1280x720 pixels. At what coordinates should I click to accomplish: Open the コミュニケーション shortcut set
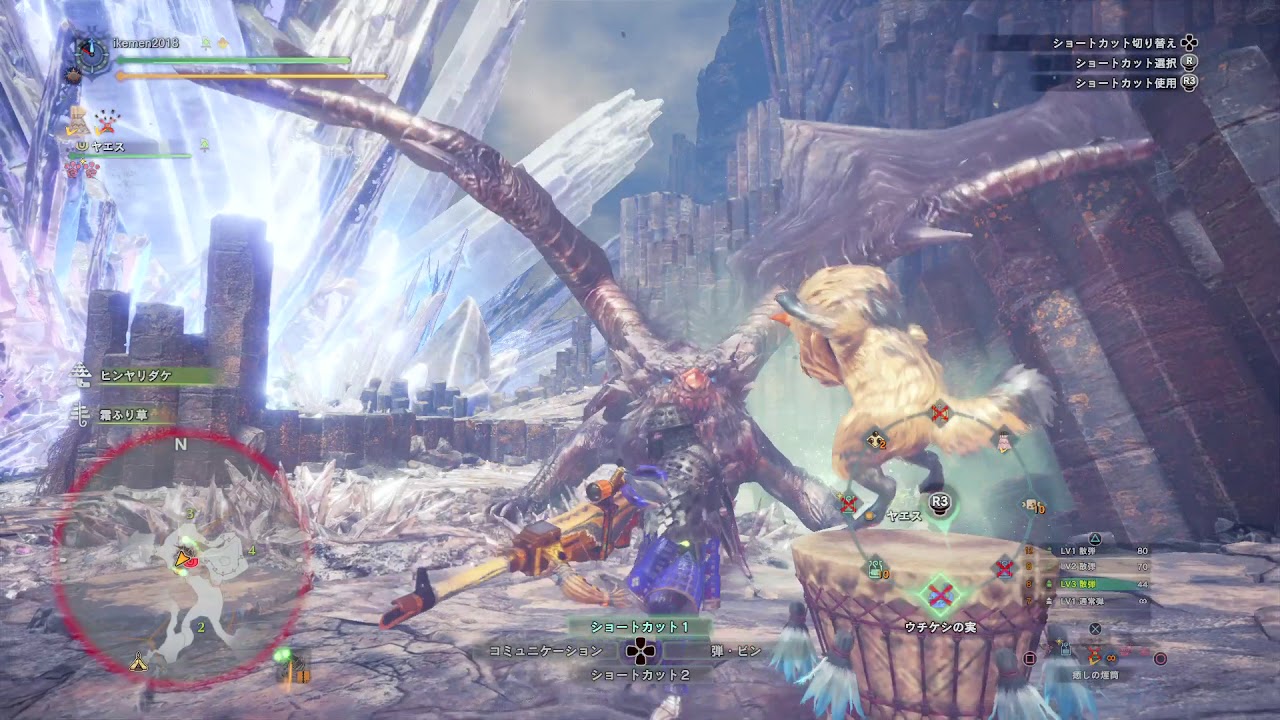[545, 651]
